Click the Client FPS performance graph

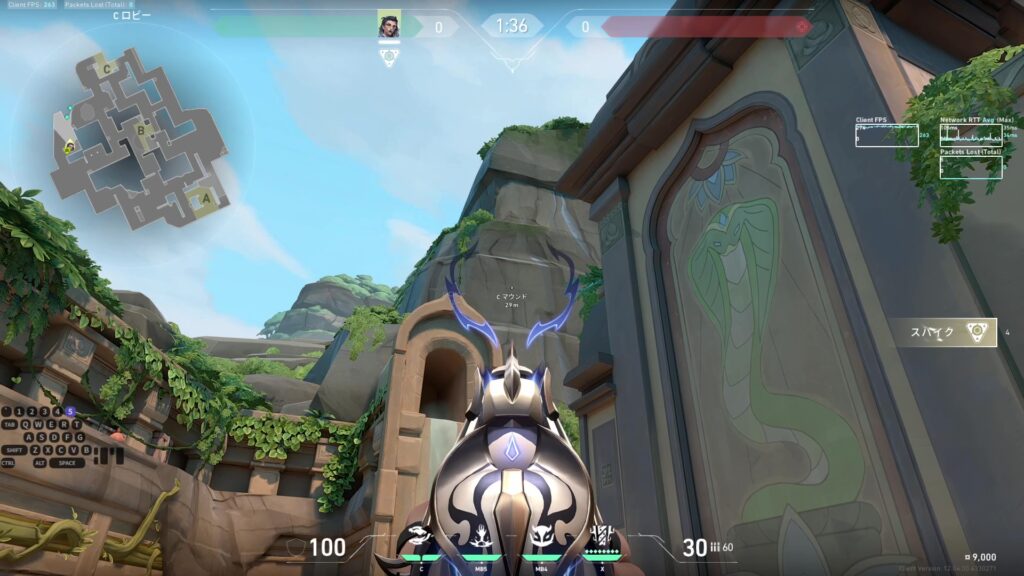pos(886,136)
